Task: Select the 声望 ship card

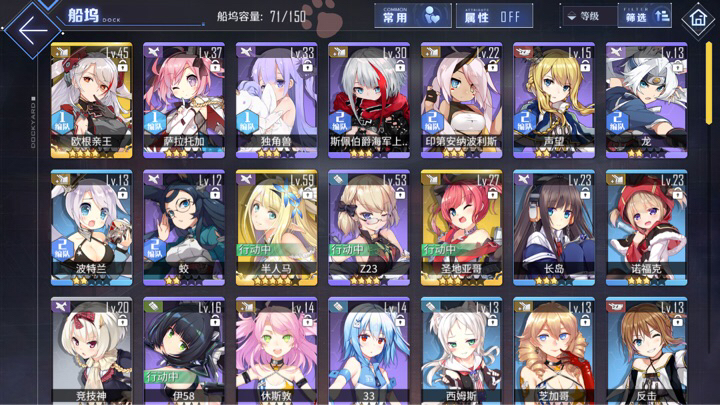Action: [x=553, y=98]
